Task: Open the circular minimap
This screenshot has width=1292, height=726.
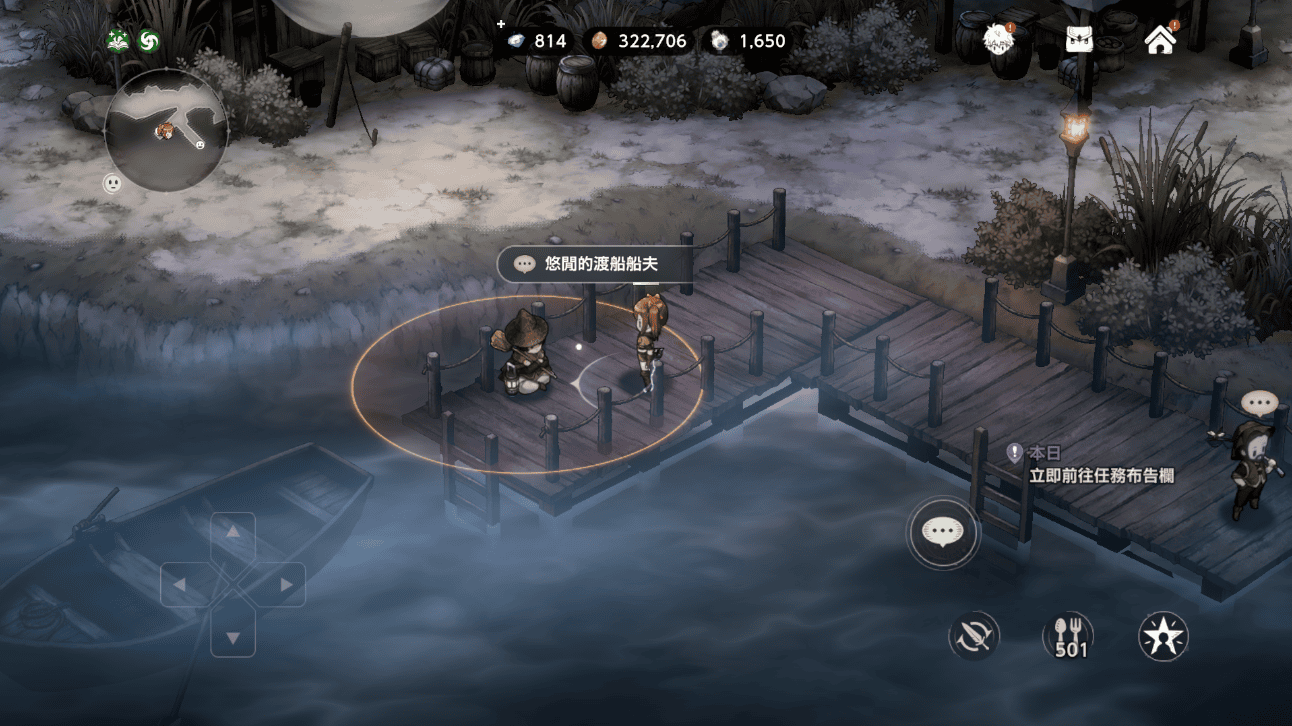Action: 167,130
